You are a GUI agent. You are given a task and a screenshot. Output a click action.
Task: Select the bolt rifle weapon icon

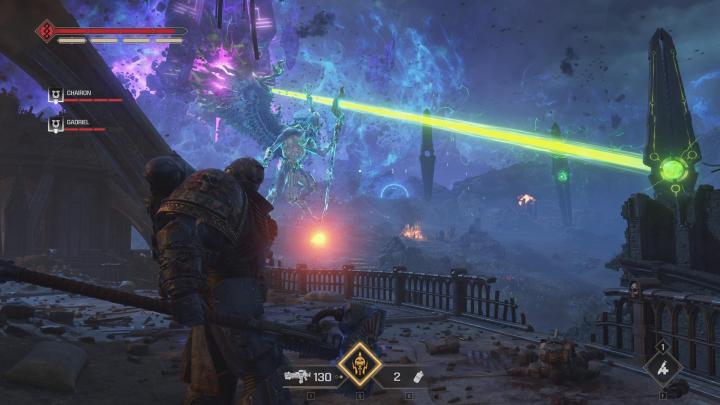pyautogui.click(x=295, y=376)
